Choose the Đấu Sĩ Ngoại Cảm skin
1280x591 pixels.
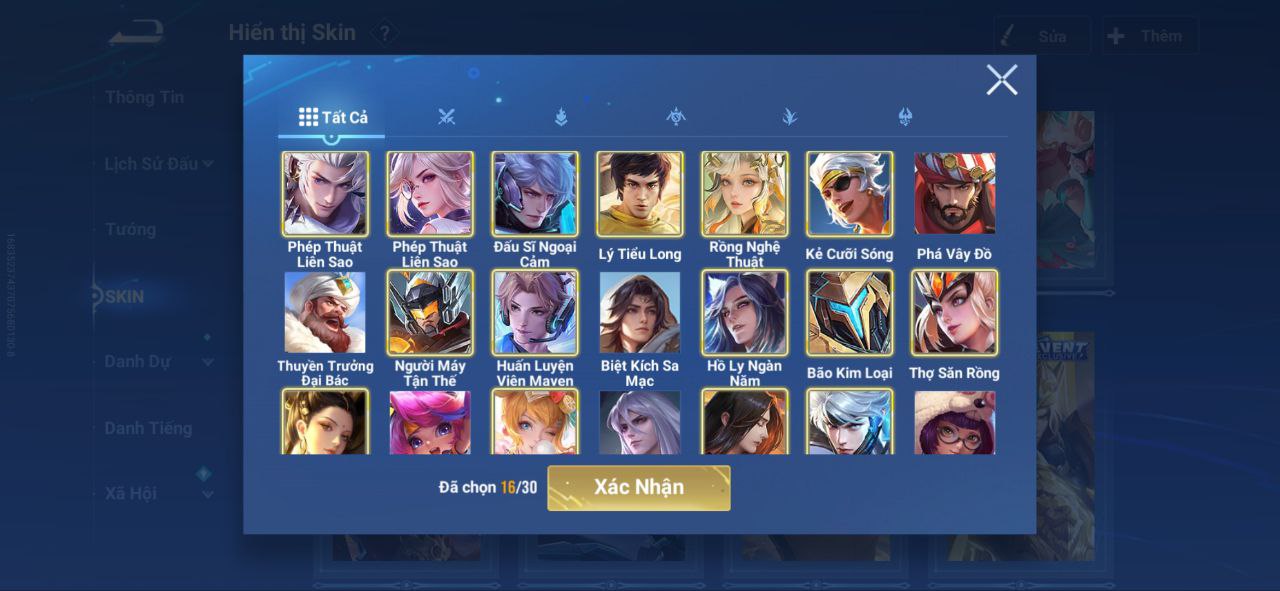(x=535, y=194)
